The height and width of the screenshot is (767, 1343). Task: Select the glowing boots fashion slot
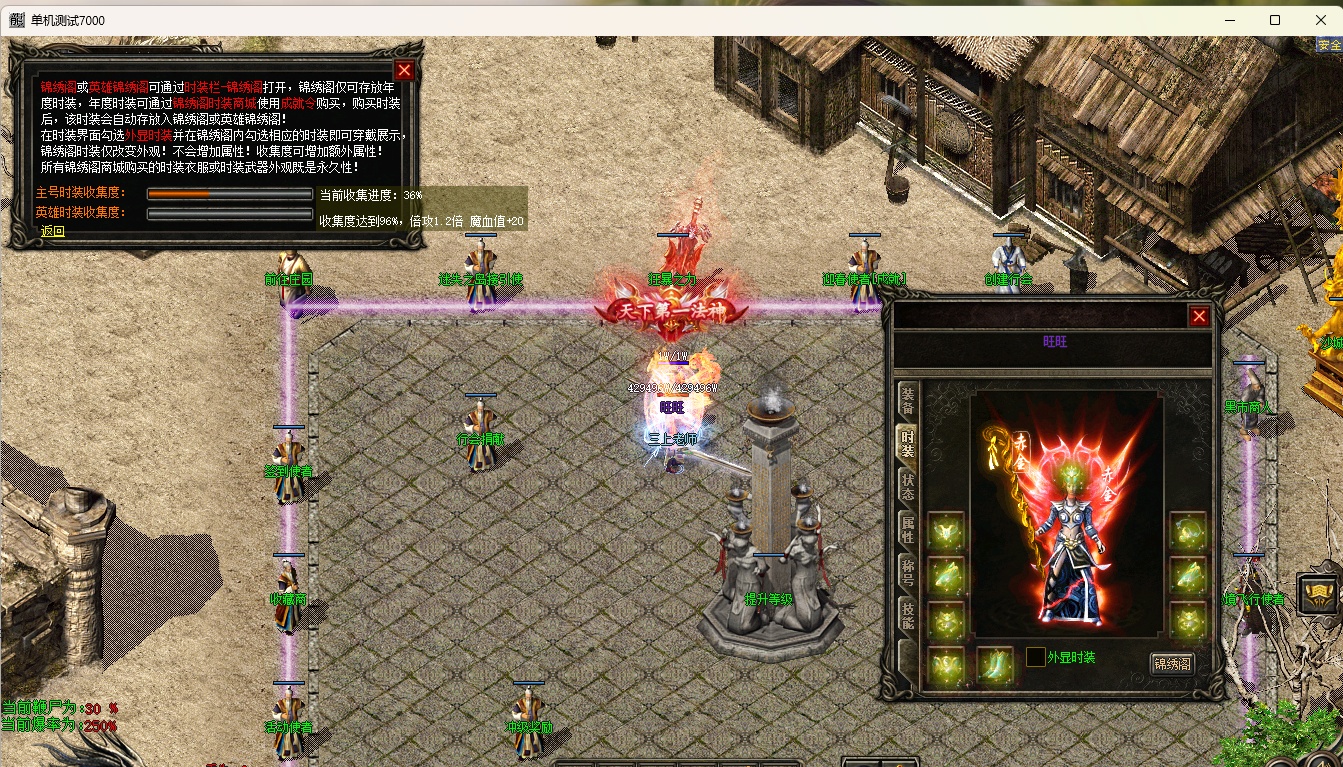tap(995, 665)
